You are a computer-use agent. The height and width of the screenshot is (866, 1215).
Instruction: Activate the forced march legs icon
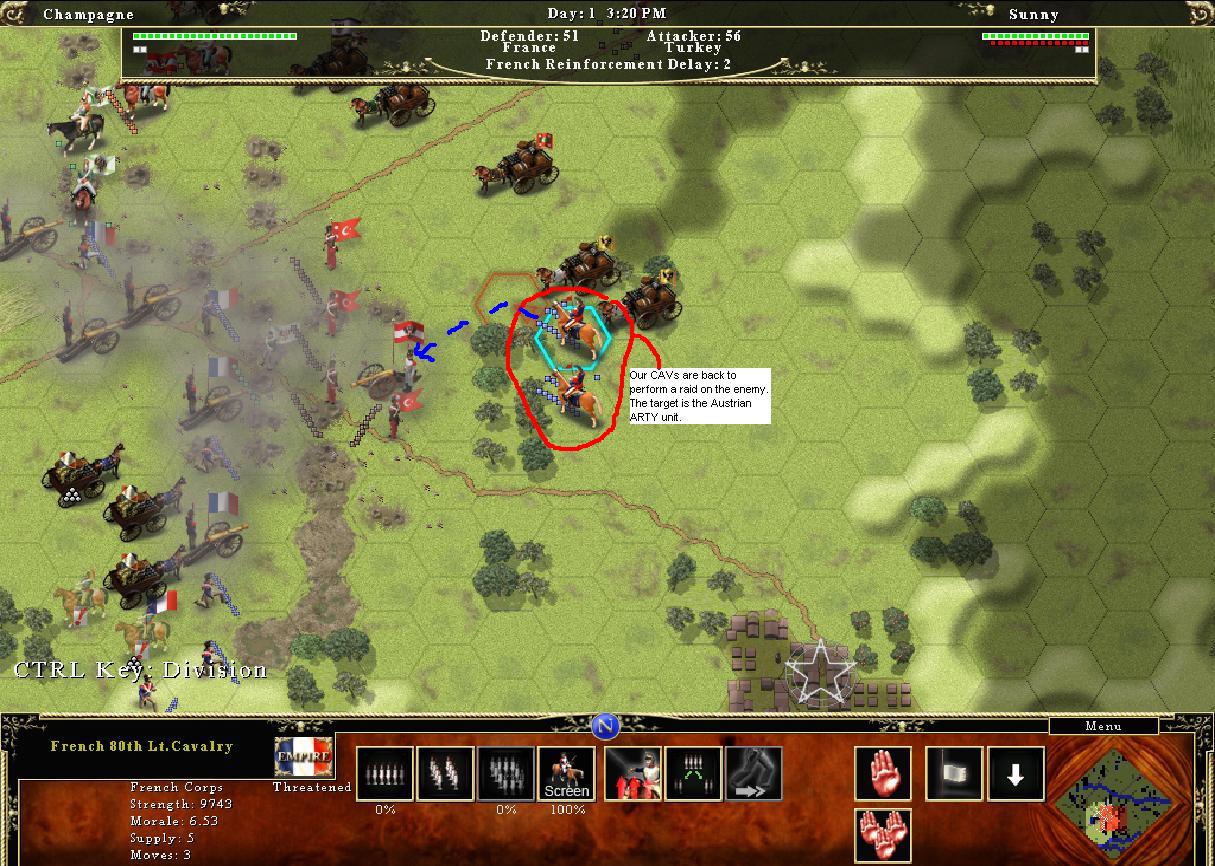pos(753,774)
